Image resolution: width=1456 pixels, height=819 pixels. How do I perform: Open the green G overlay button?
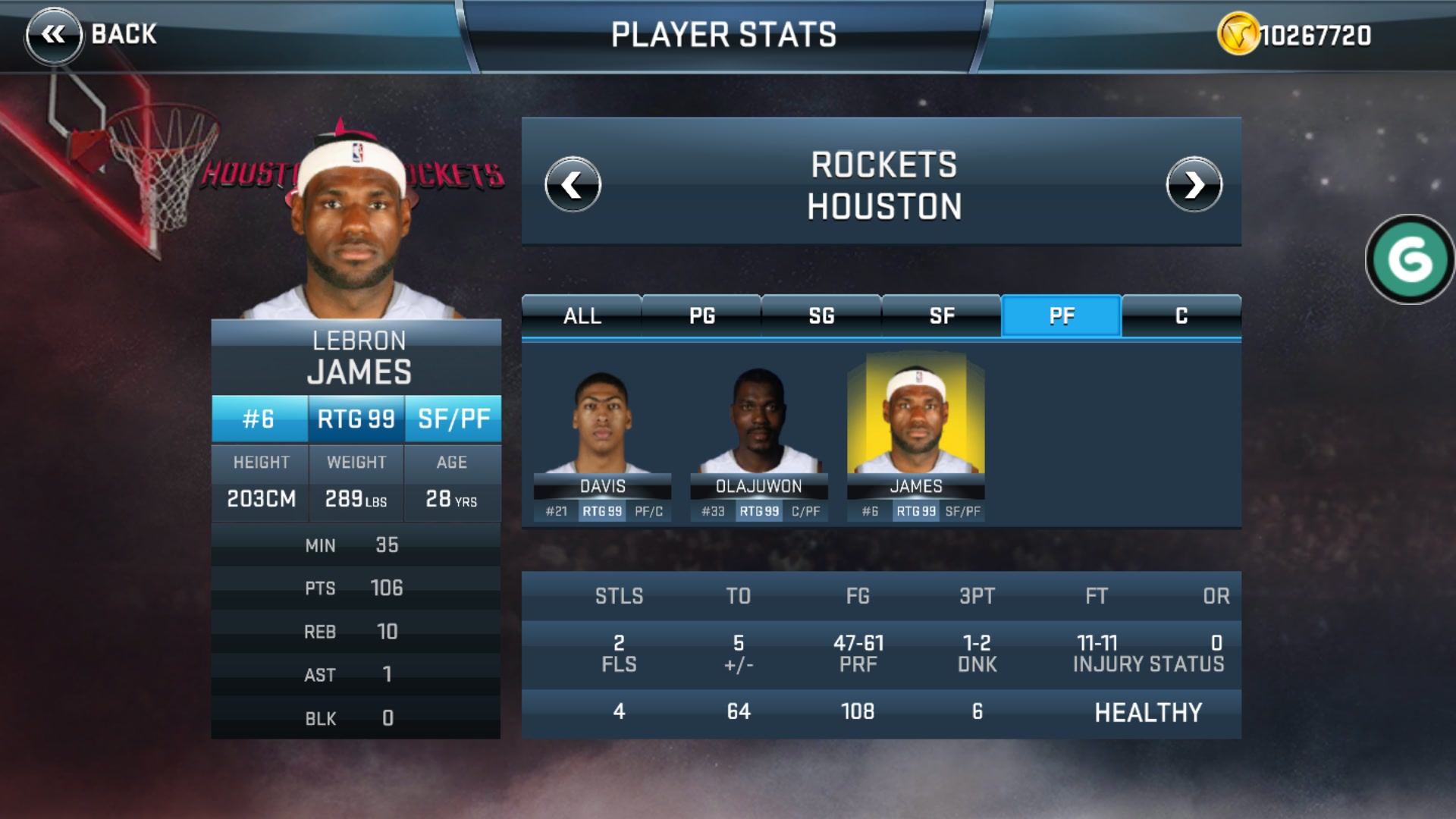coord(1410,259)
